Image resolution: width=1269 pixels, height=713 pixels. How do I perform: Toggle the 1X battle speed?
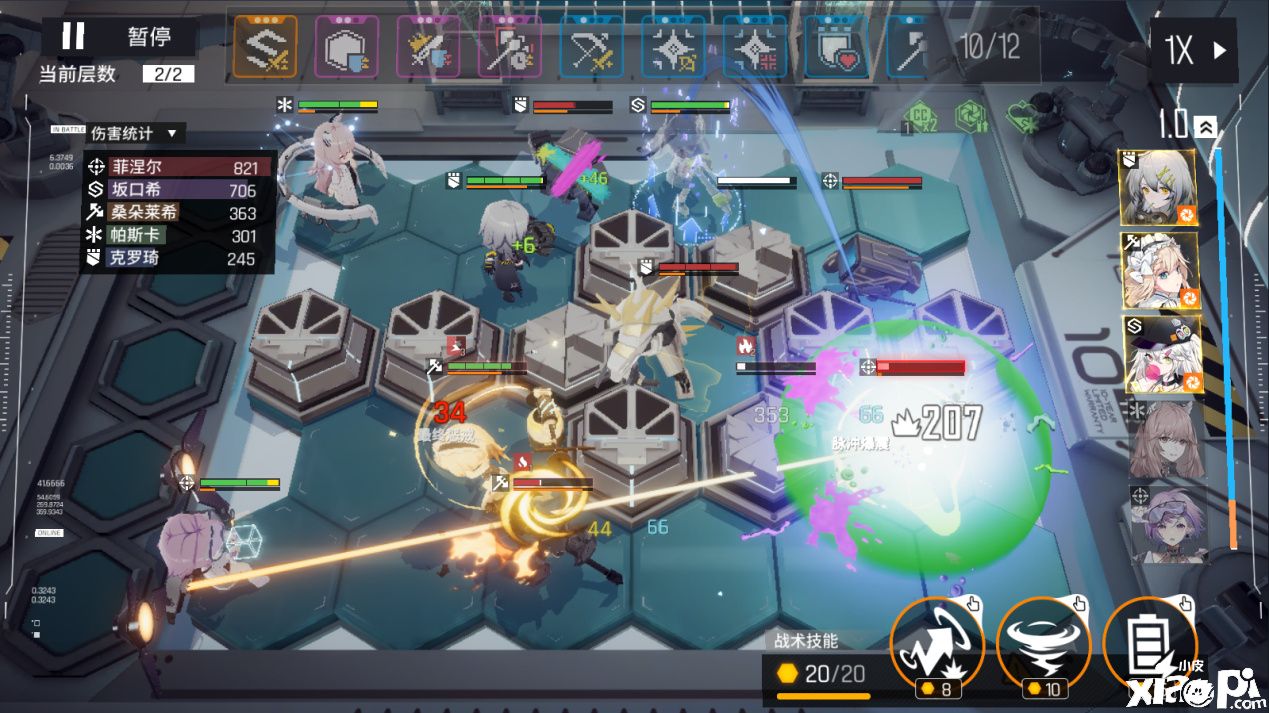point(1194,50)
